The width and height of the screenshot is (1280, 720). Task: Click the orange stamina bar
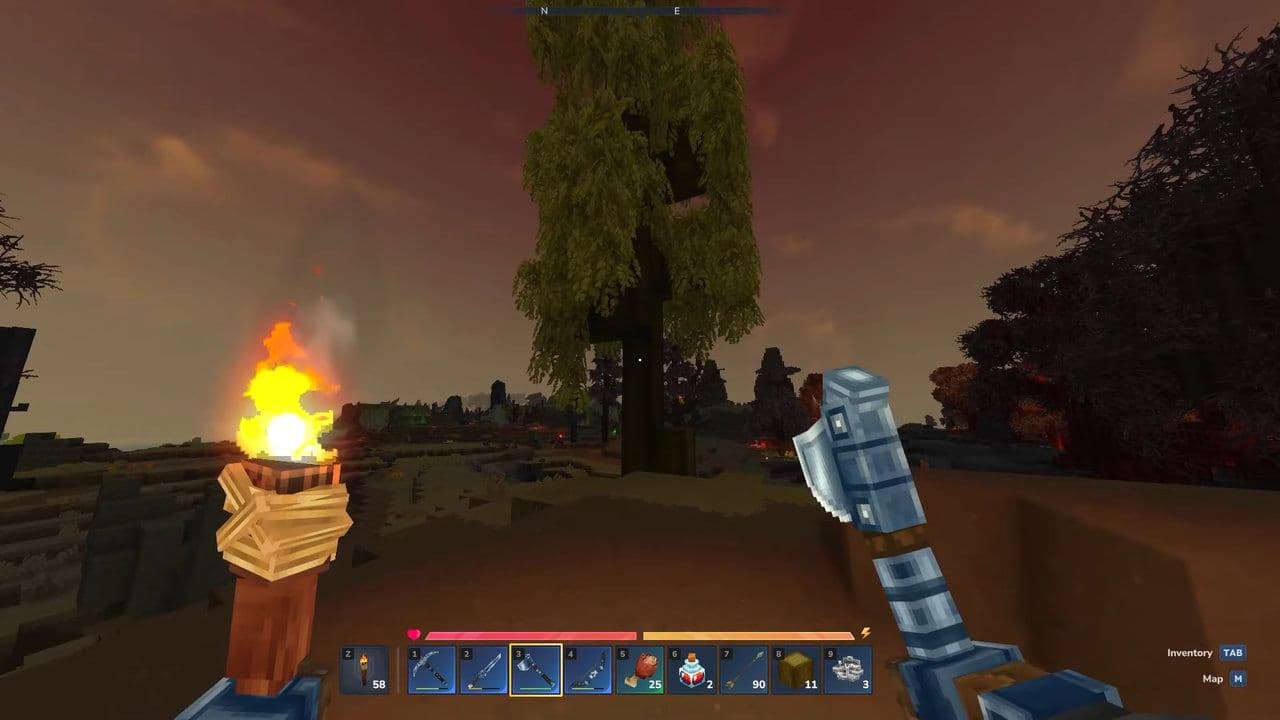tap(750, 633)
